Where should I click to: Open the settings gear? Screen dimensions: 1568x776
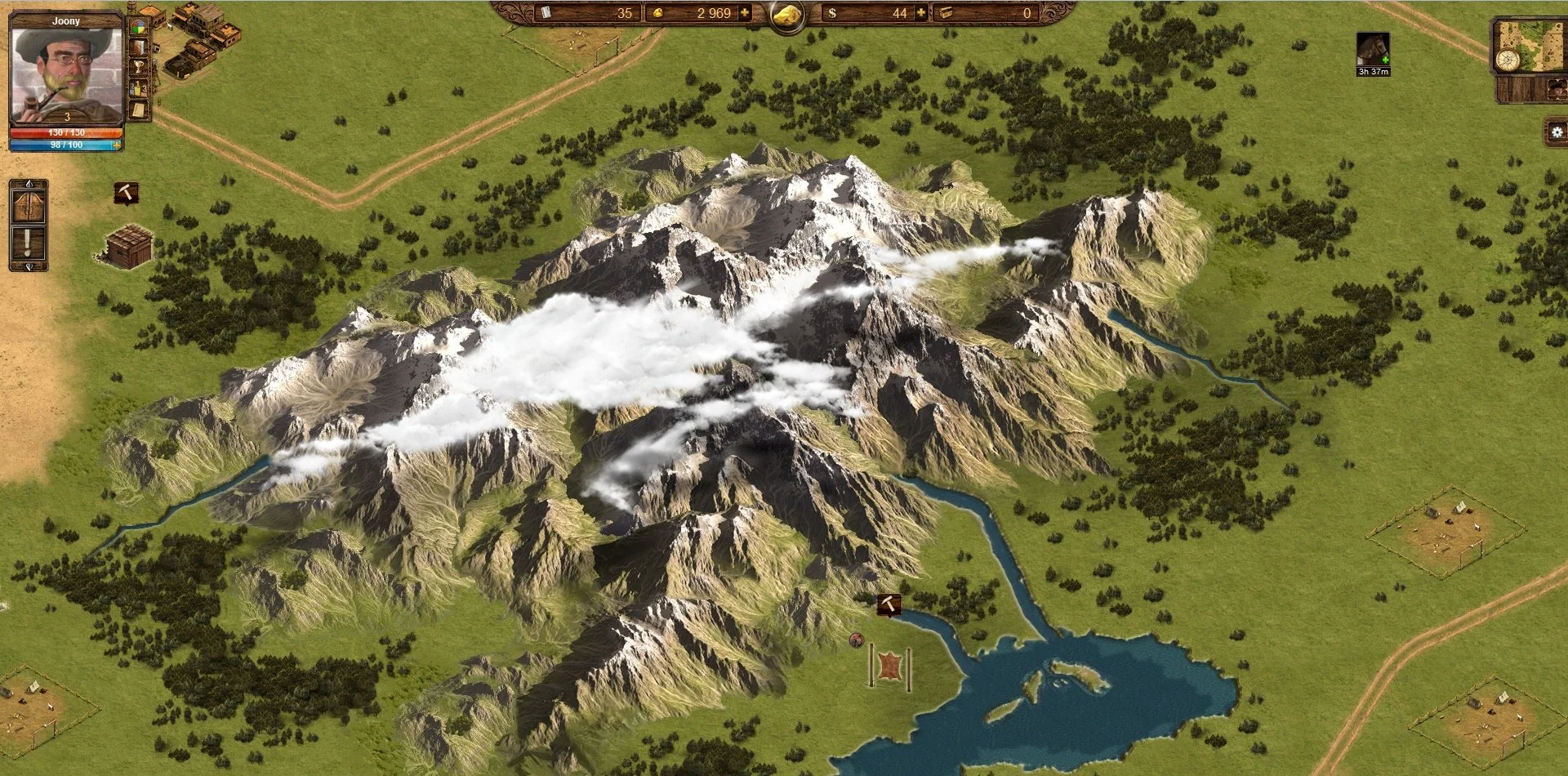pos(1557,132)
